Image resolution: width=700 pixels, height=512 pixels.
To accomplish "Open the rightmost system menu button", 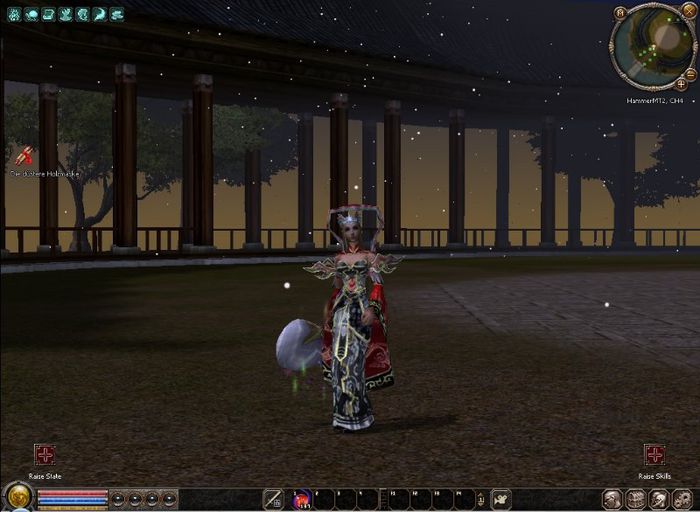I will tap(683, 499).
